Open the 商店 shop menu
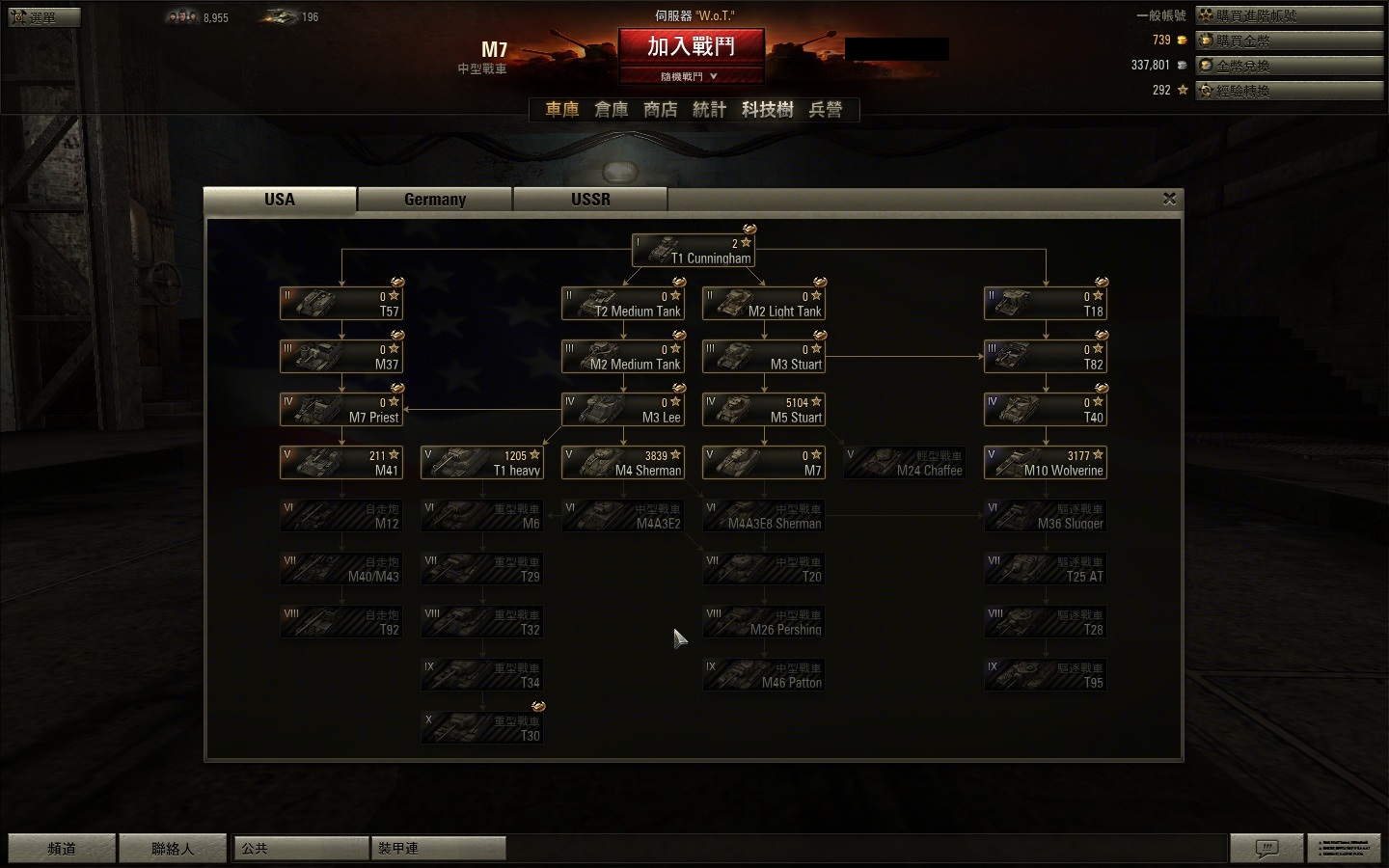1389x868 pixels. (x=661, y=110)
